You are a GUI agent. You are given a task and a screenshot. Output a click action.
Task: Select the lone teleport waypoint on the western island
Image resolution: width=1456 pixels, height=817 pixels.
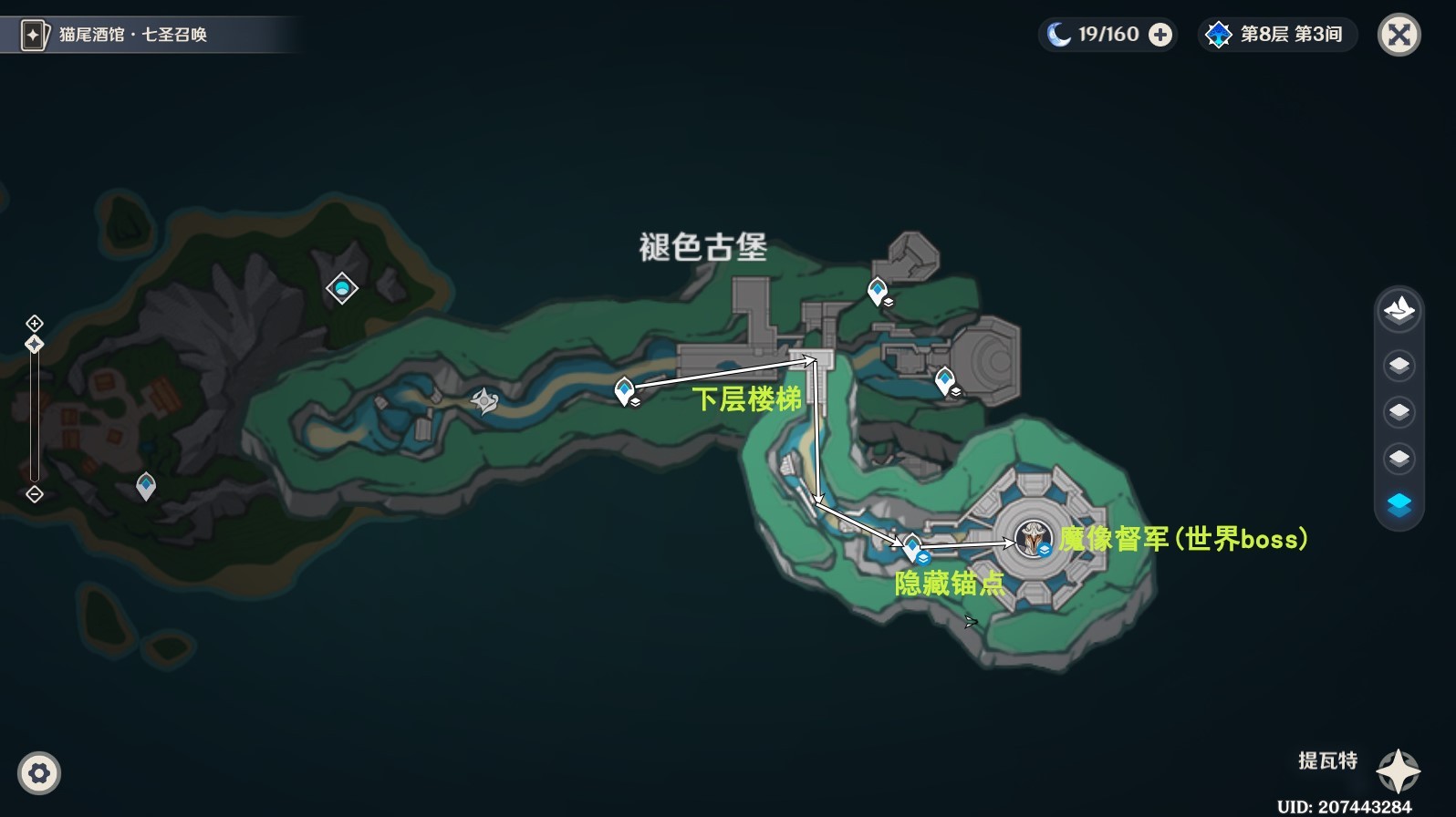[144, 484]
